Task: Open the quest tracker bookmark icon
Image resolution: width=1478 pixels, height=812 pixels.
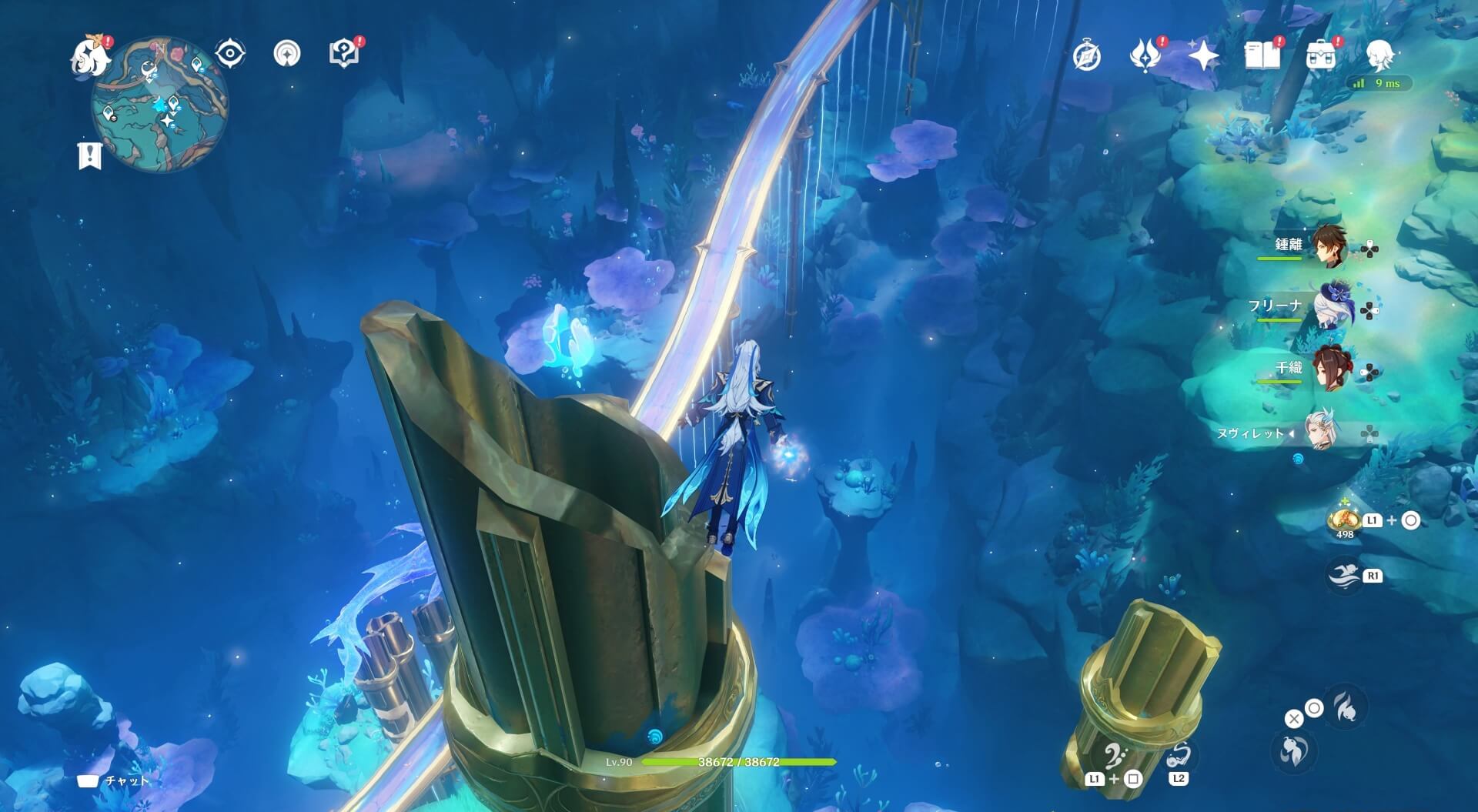Action: [x=90, y=155]
